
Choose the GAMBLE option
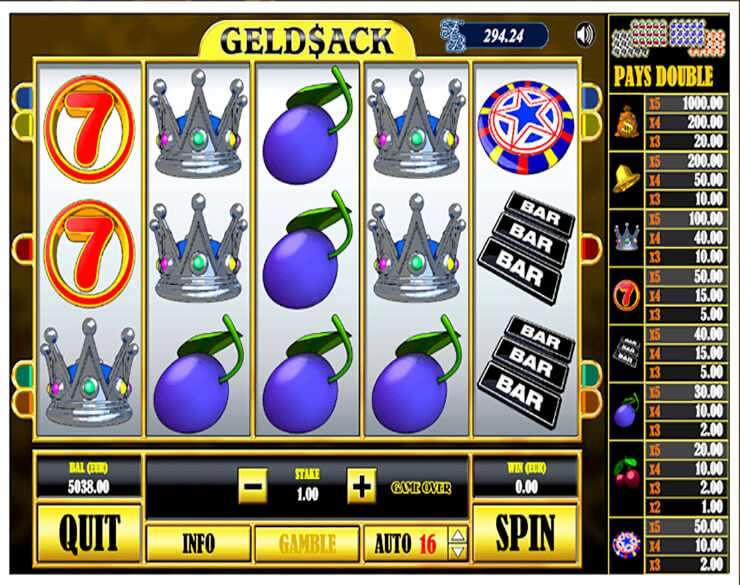click(307, 544)
